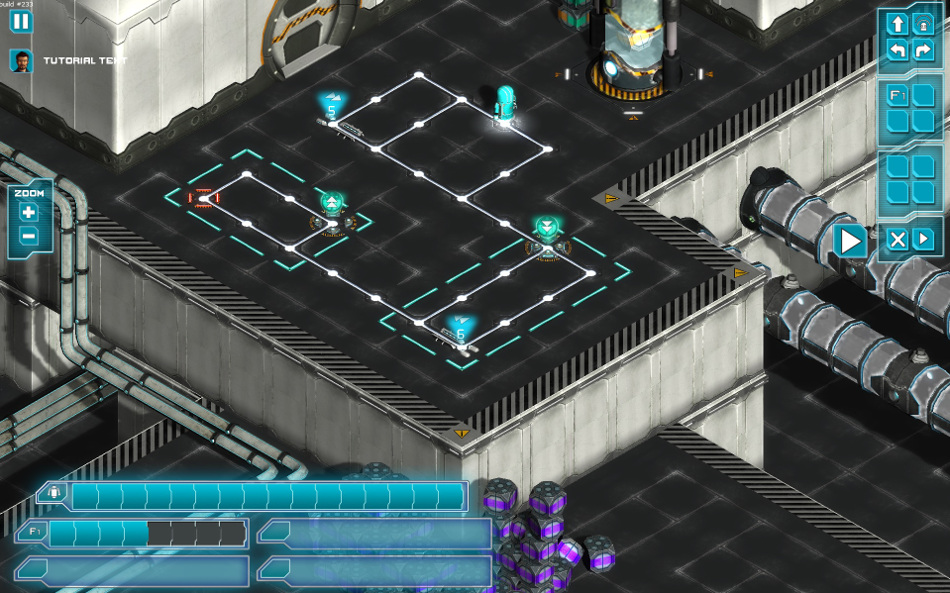Viewport: 950px width, 593px height.
Task: Open the tutorial text portrait
Action: [x=21, y=60]
